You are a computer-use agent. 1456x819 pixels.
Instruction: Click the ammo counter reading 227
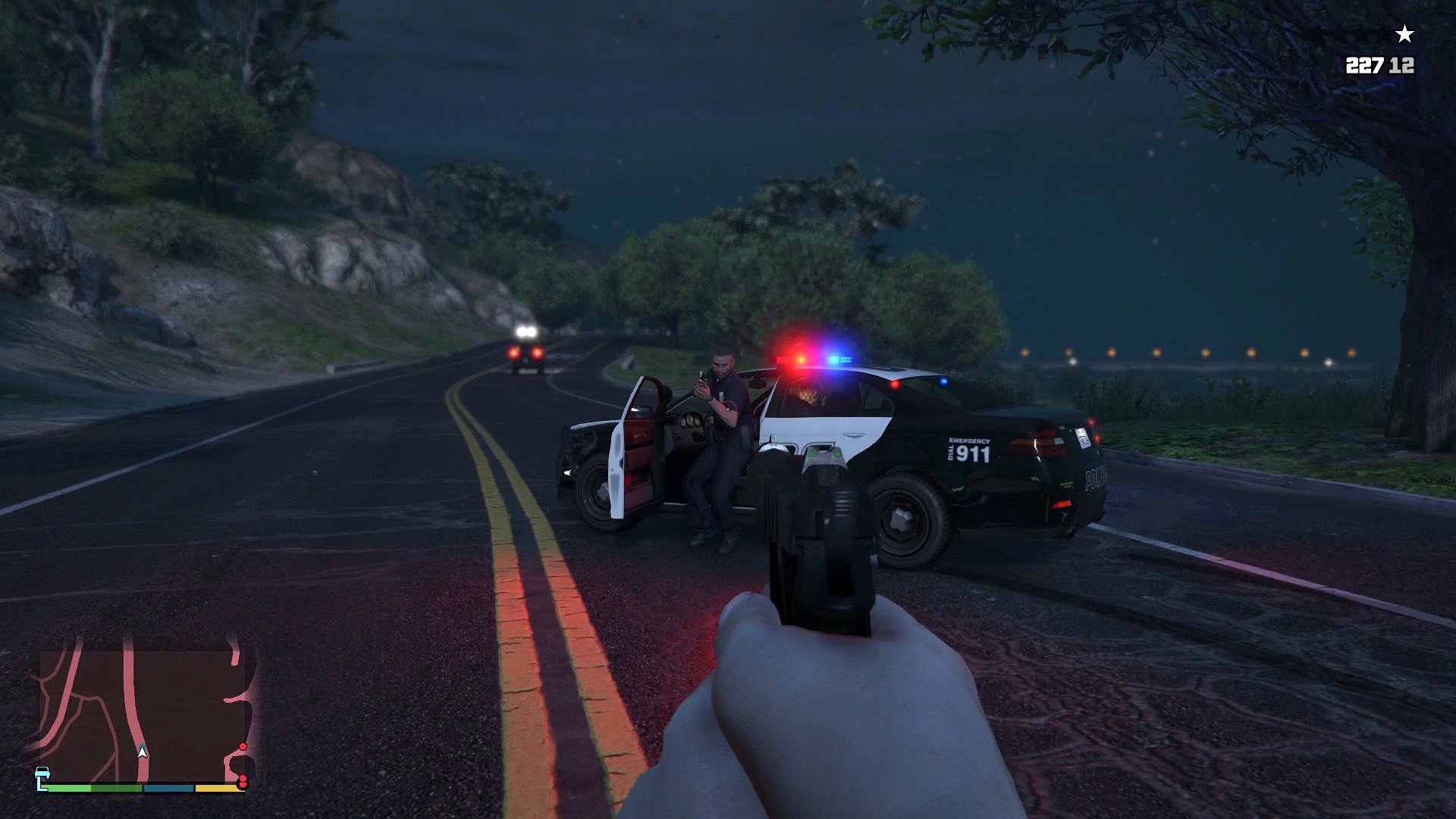[1363, 64]
